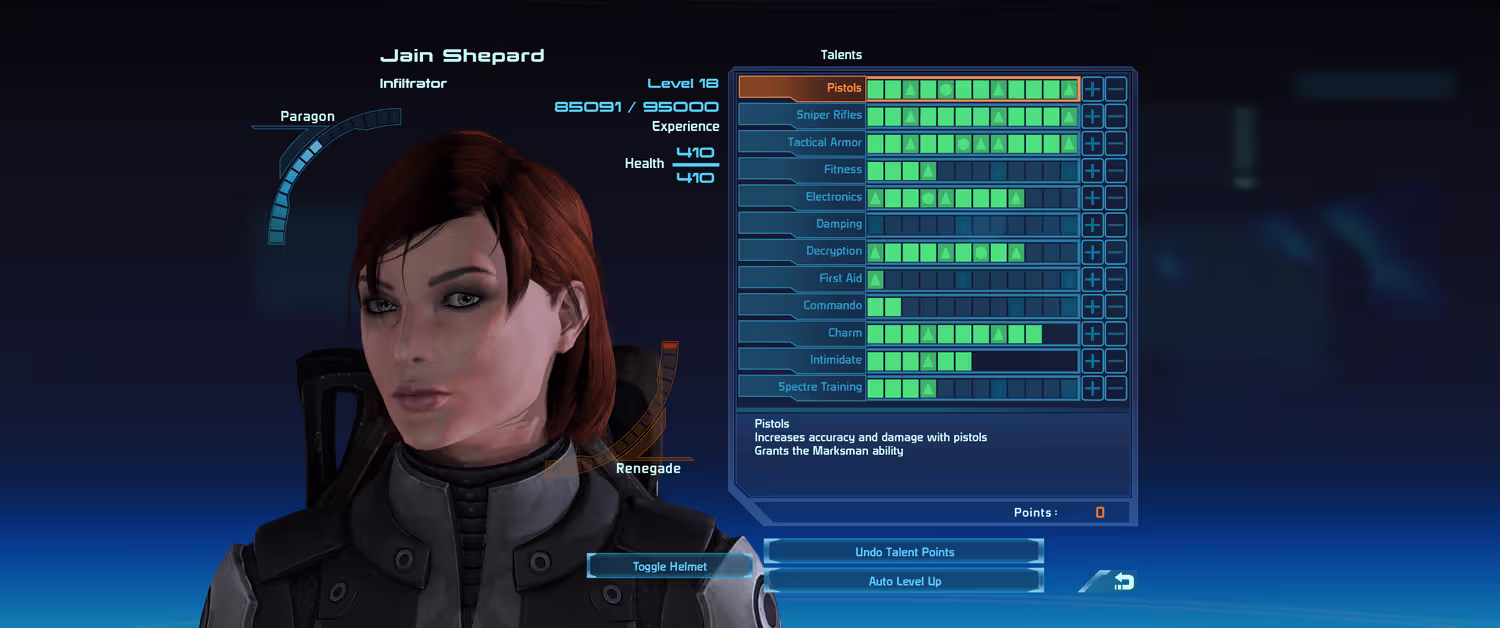
Task: Select the Charm talent
Action: click(x=801, y=333)
